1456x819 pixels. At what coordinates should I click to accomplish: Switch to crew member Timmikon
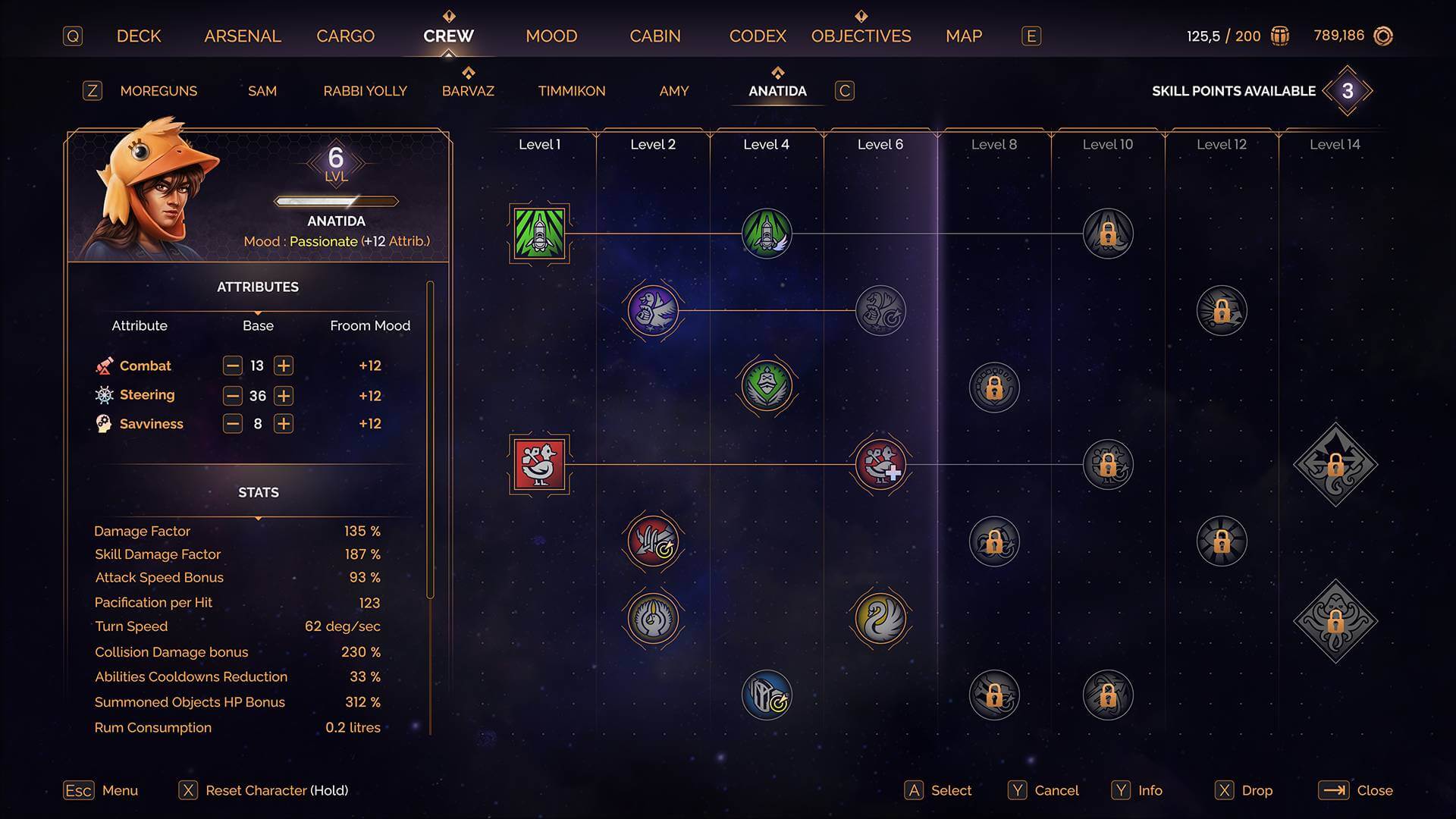click(572, 91)
